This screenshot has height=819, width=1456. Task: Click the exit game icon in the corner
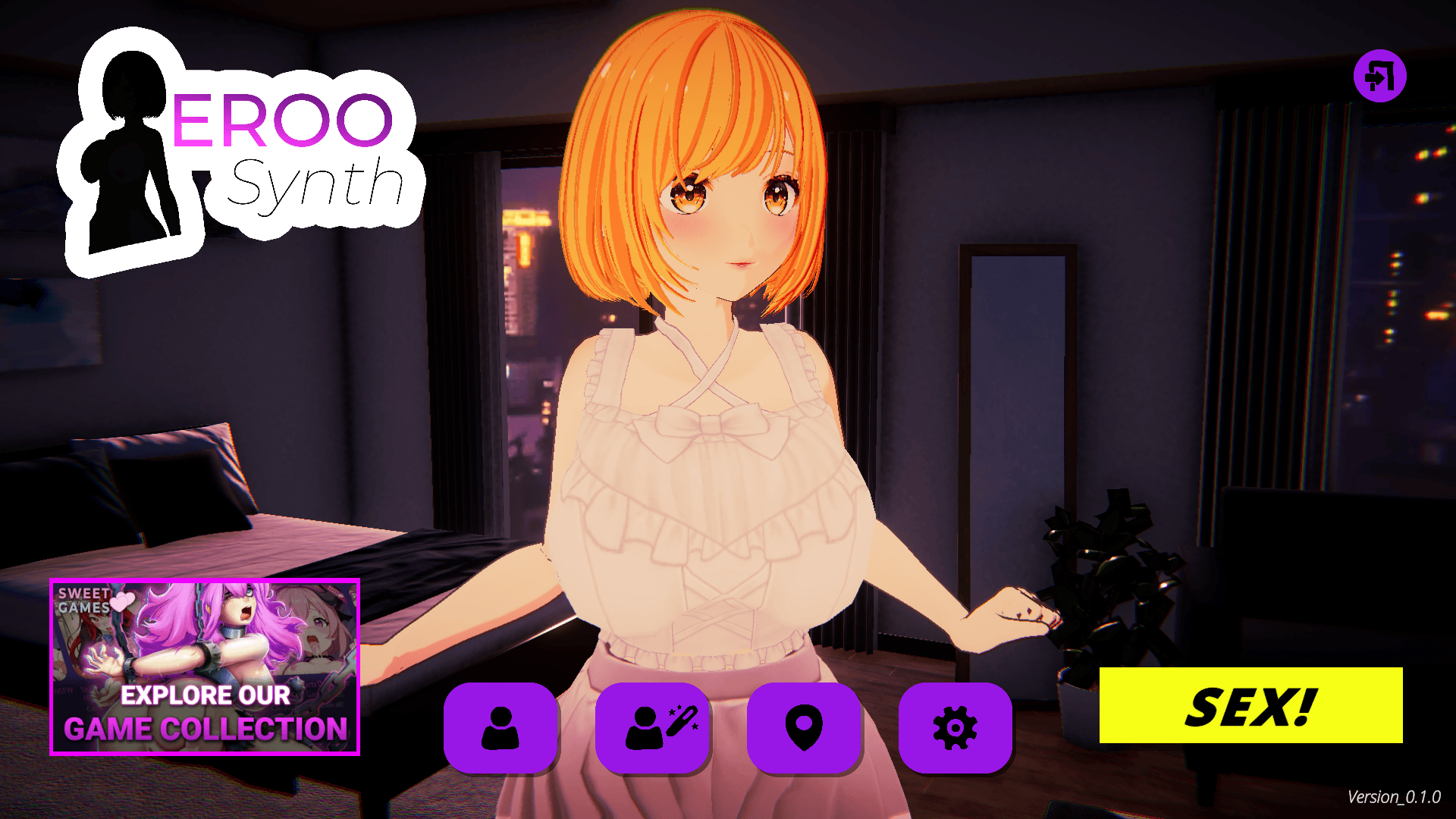click(x=1379, y=75)
